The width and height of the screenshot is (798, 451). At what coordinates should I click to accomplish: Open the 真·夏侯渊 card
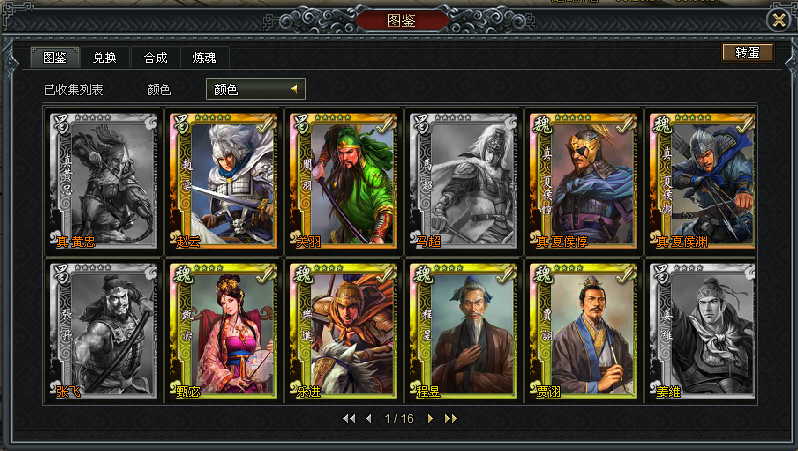[700, 180]
